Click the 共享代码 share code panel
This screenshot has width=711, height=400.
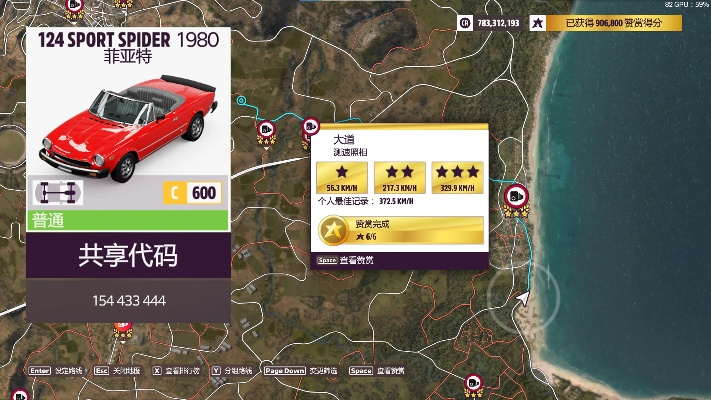128,256
